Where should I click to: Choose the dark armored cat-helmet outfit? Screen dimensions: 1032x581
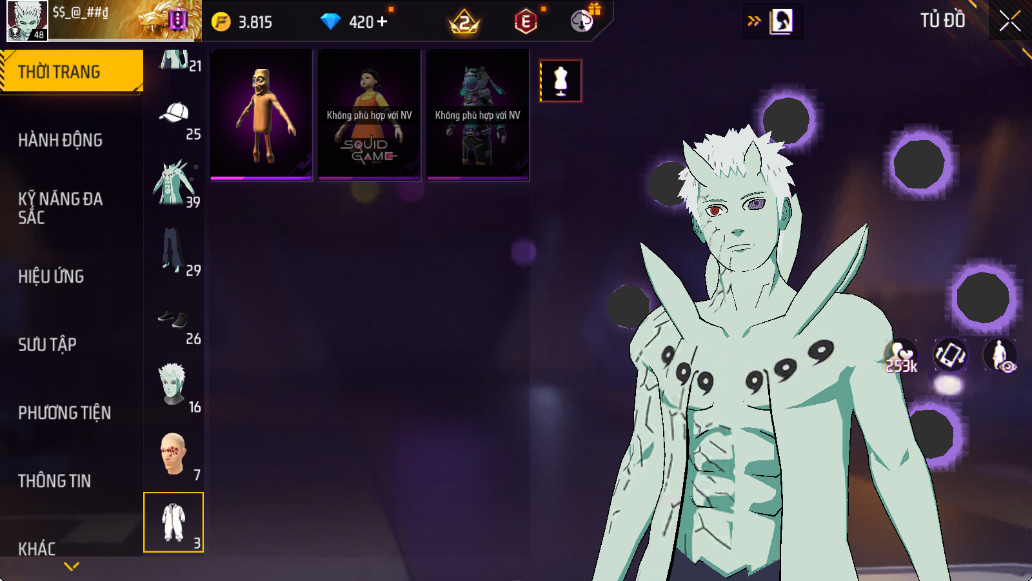point(477,115)
